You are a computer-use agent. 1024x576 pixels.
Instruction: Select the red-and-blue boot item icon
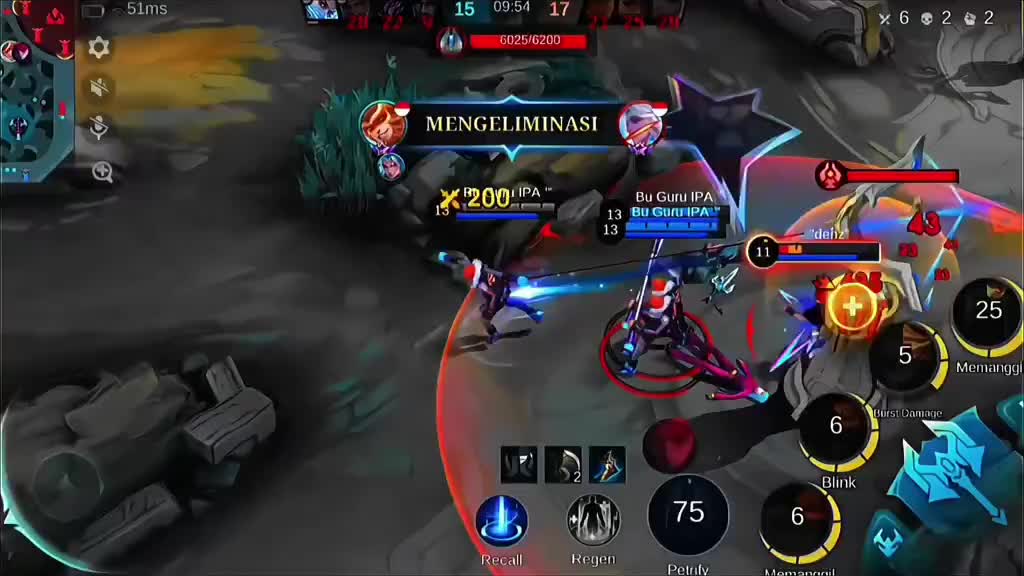[608, 465]
